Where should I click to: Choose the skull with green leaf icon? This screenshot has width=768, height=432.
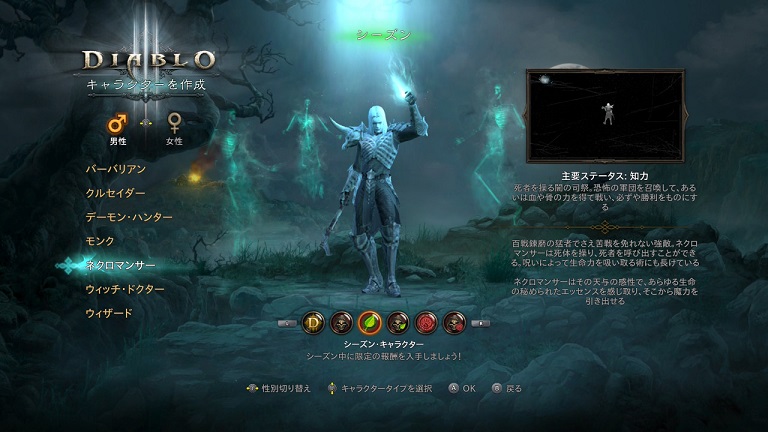coord(398,323)
